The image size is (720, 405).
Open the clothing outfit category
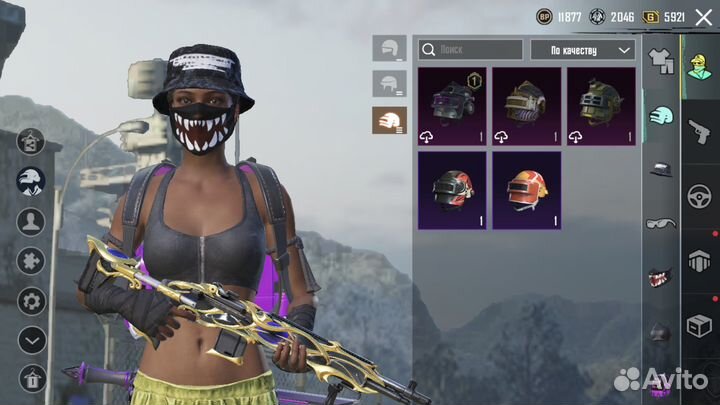(x=659, y=60)
